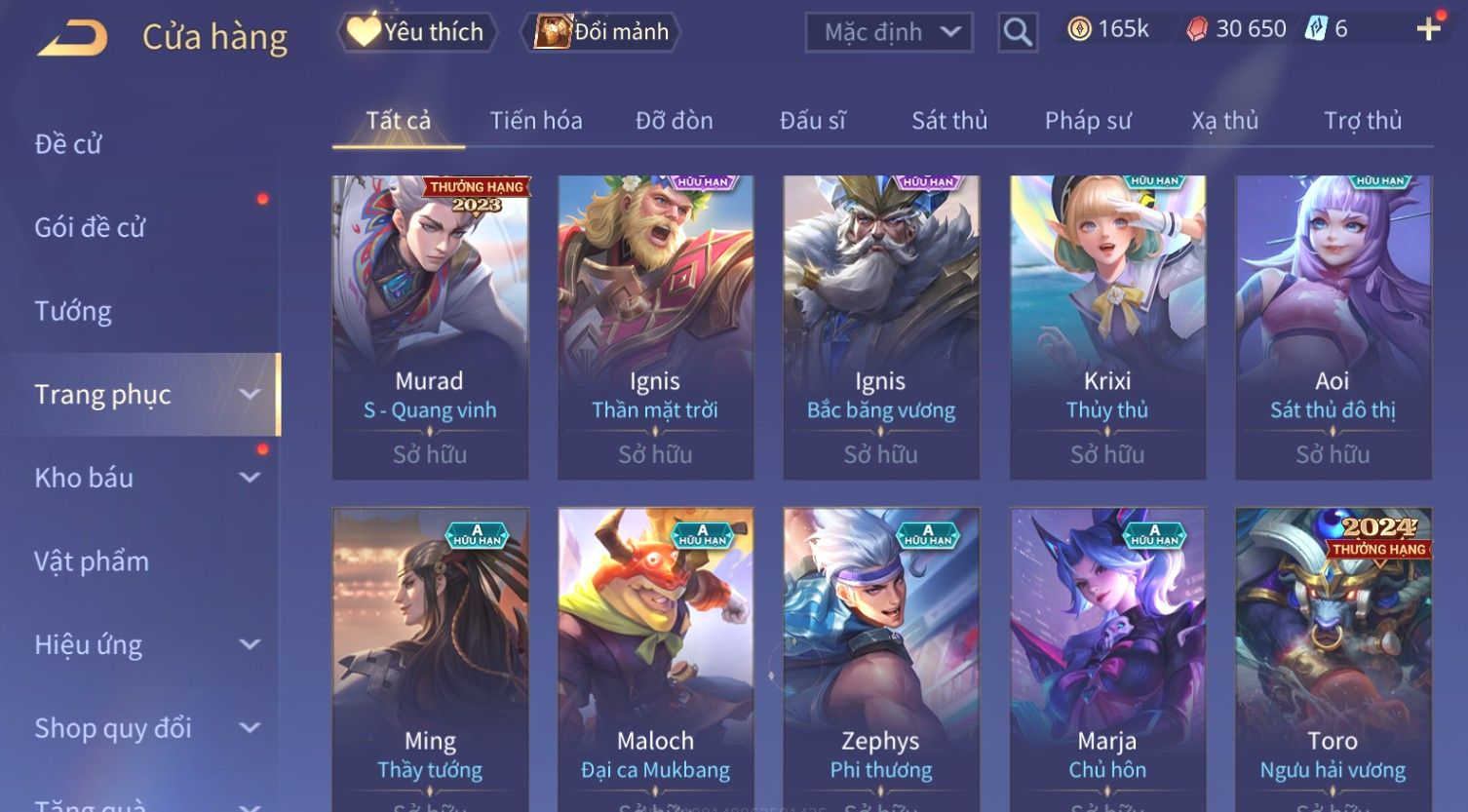Open the Tướng heroes section
Image resolution: width=1468 pixels, height=812 pixels.
(73, 311)
